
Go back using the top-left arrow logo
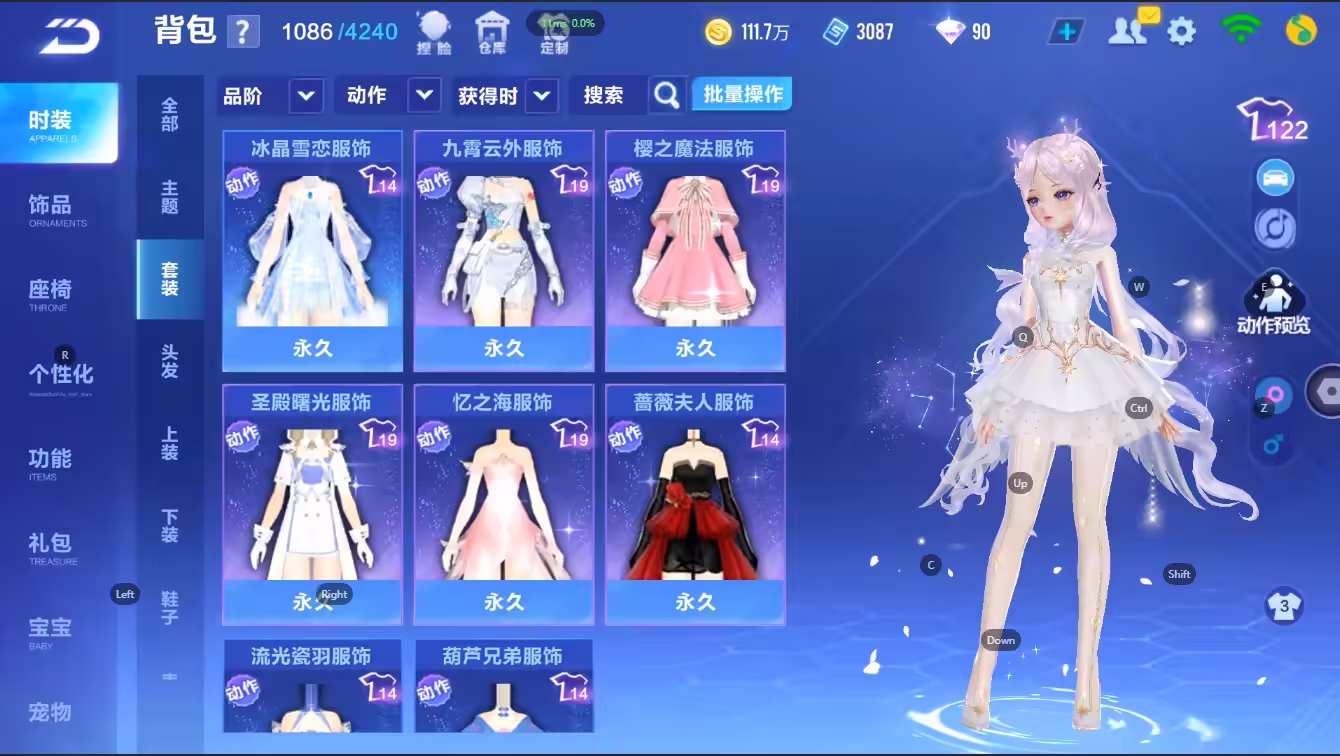pos(70,35)
